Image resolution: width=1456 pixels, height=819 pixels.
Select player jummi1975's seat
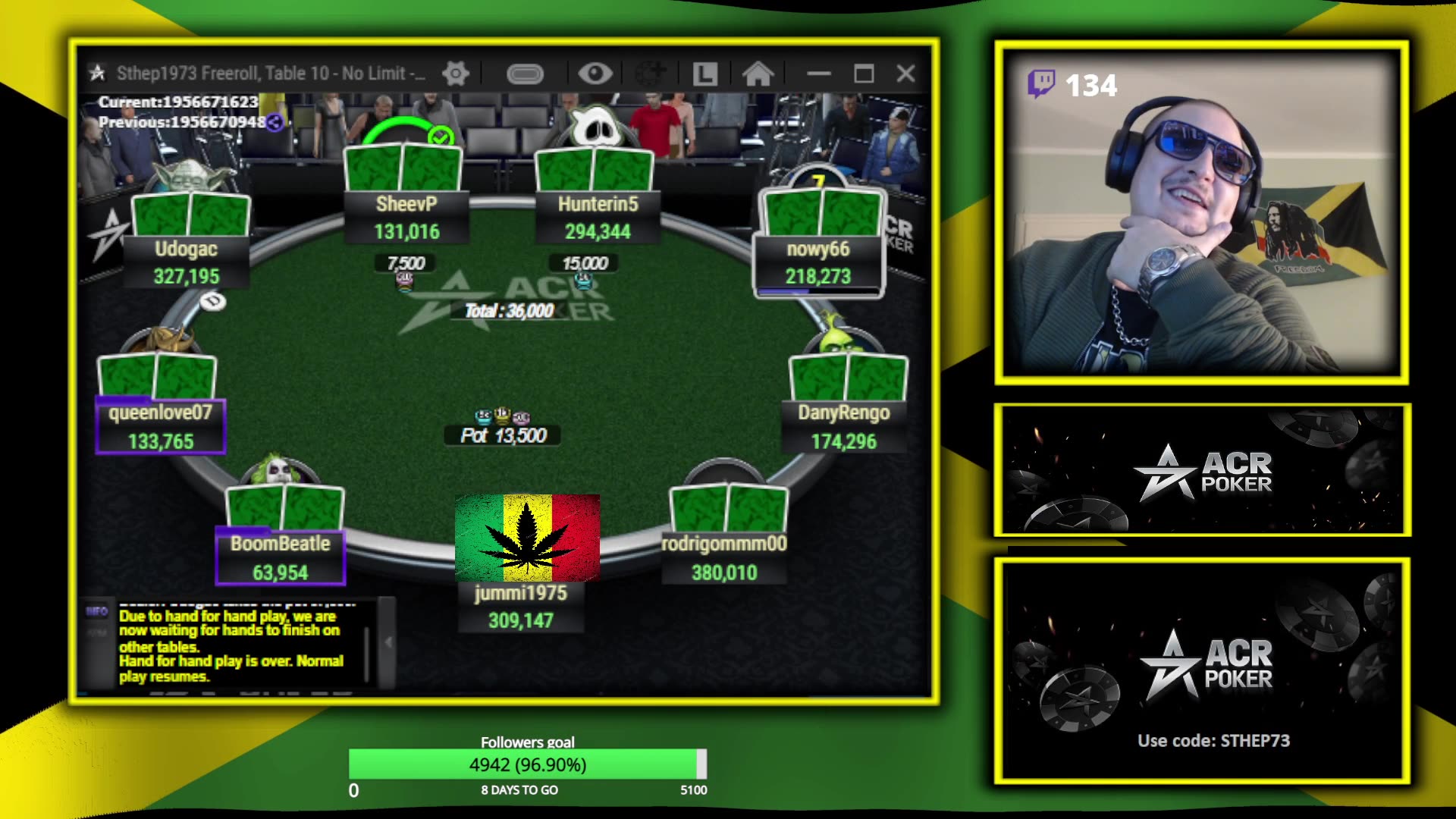click(521, 606)
